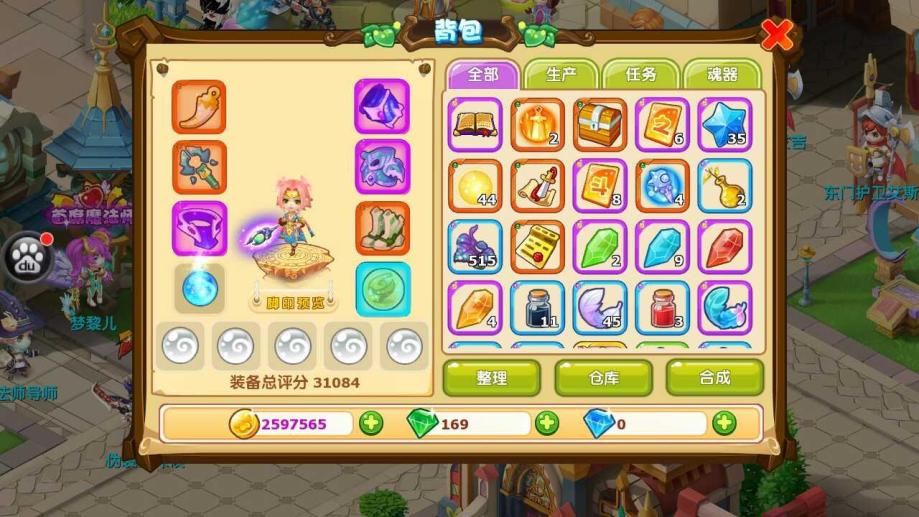Pick the blue star item stack

tap(724, 125)
